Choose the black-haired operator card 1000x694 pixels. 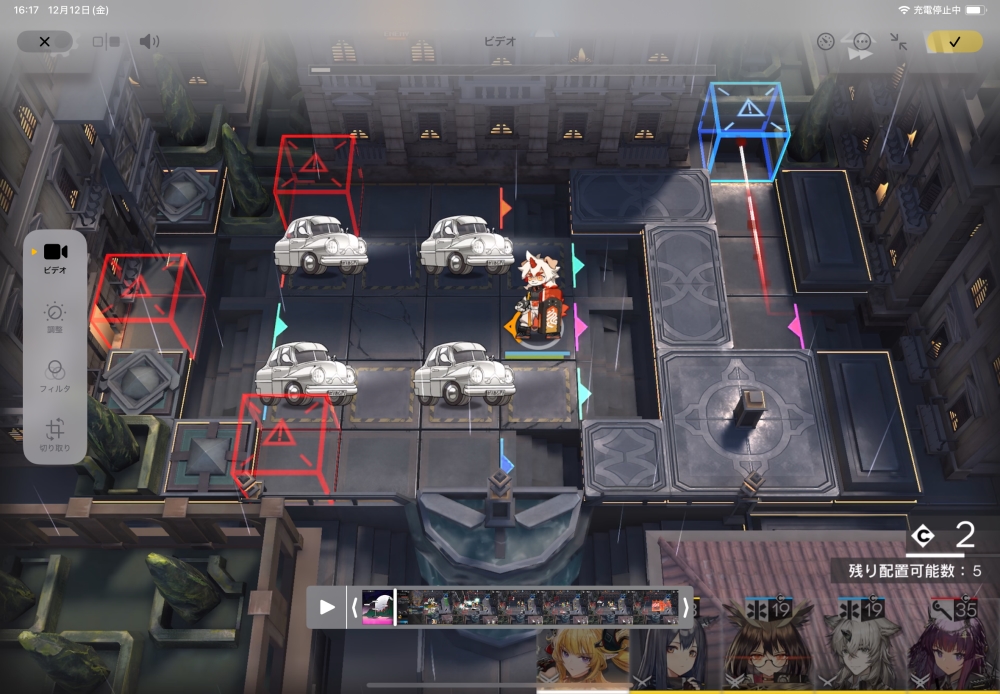click(x=672, y=655)
